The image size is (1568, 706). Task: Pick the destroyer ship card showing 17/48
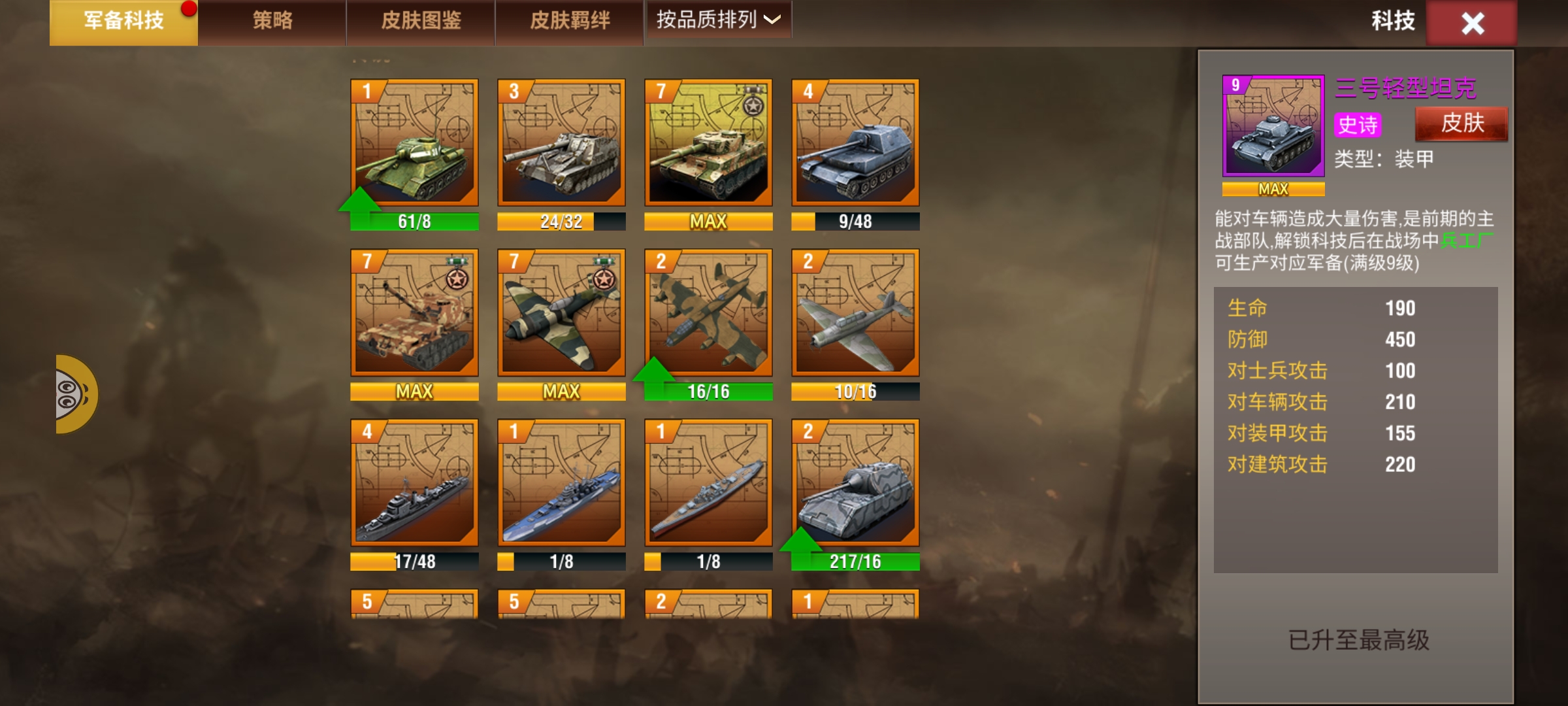pos(414,482)
